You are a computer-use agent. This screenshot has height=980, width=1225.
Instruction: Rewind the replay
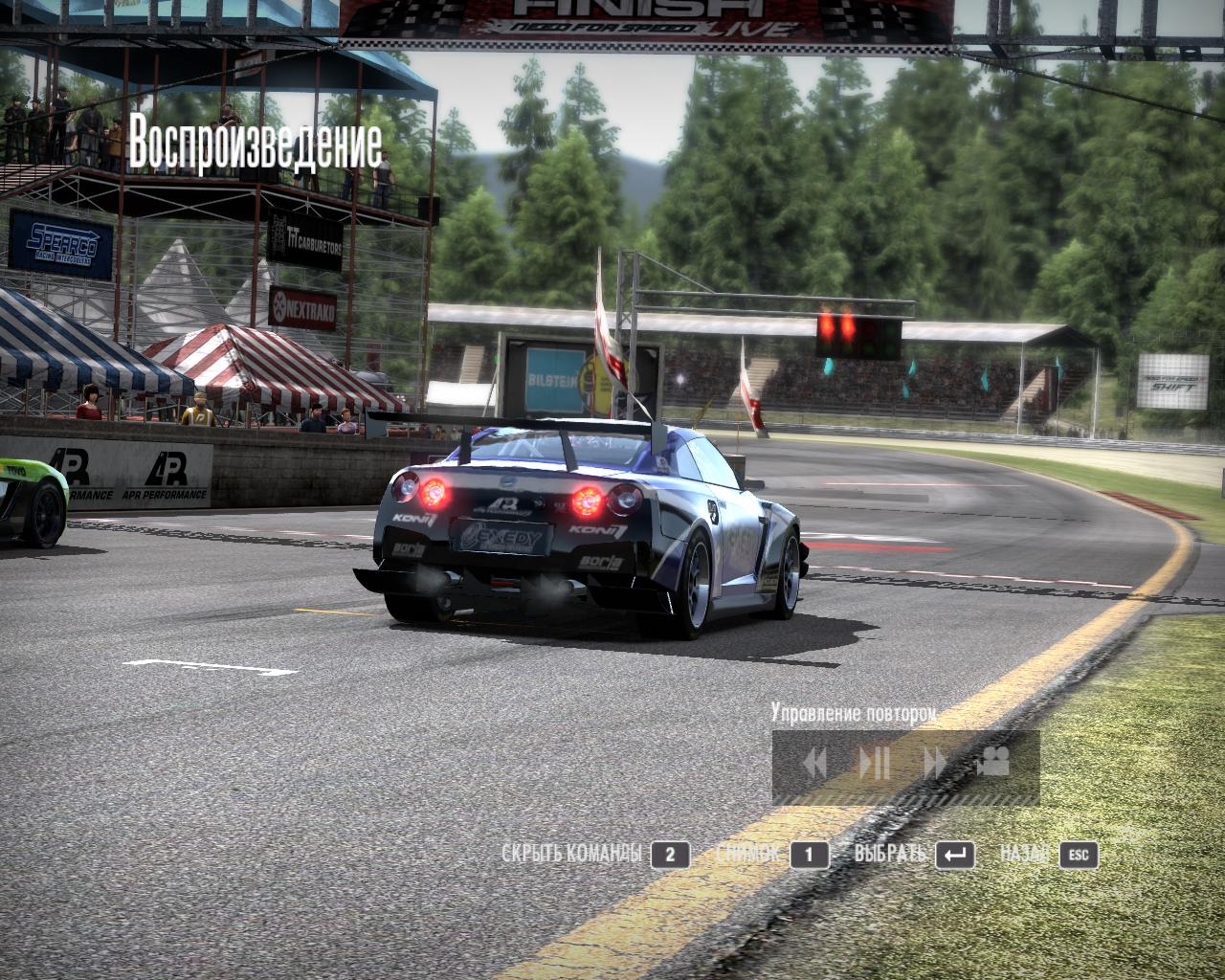click(814, 763)
